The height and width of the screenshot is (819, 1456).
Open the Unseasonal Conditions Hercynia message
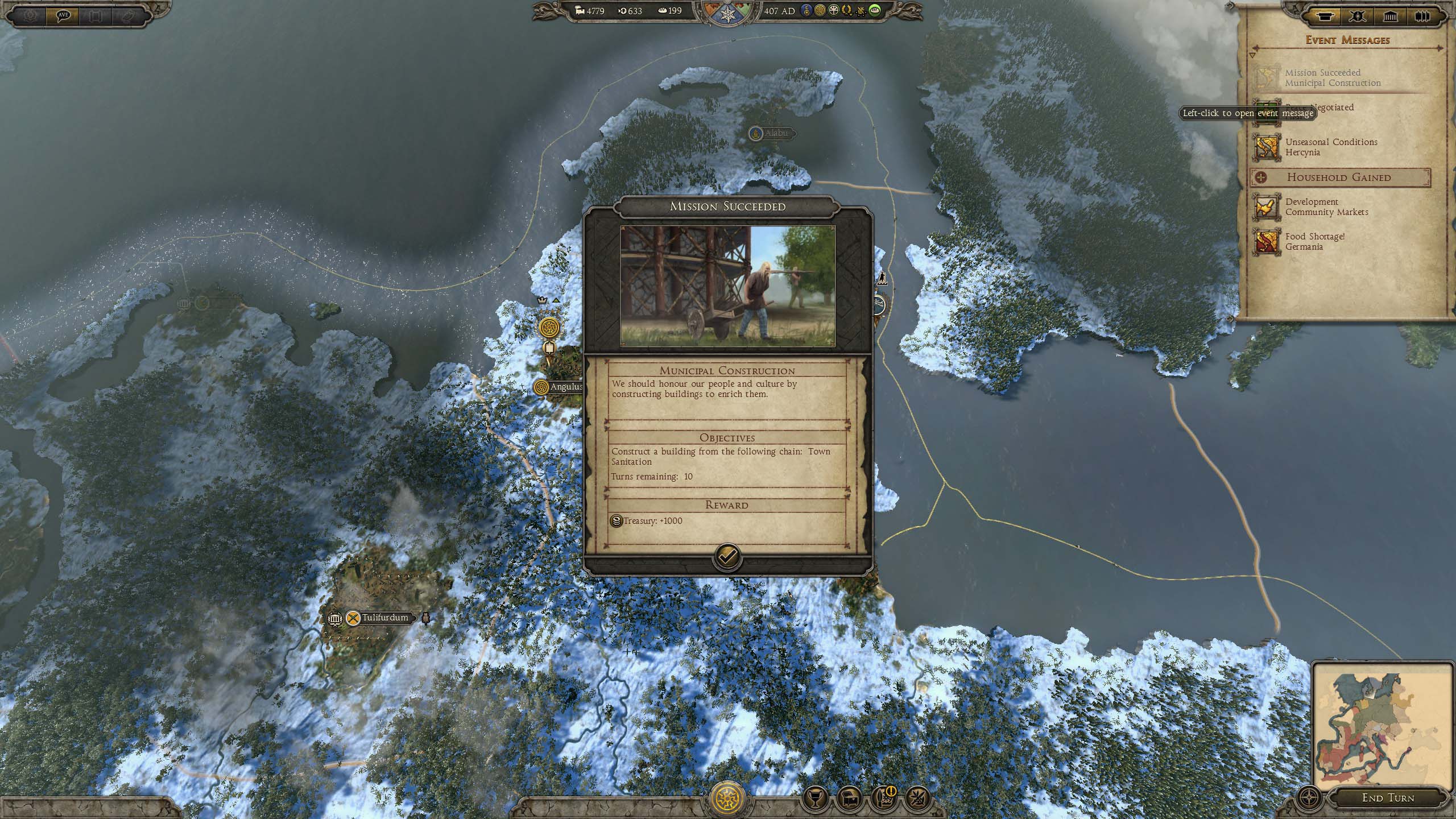click(1331, 147)
